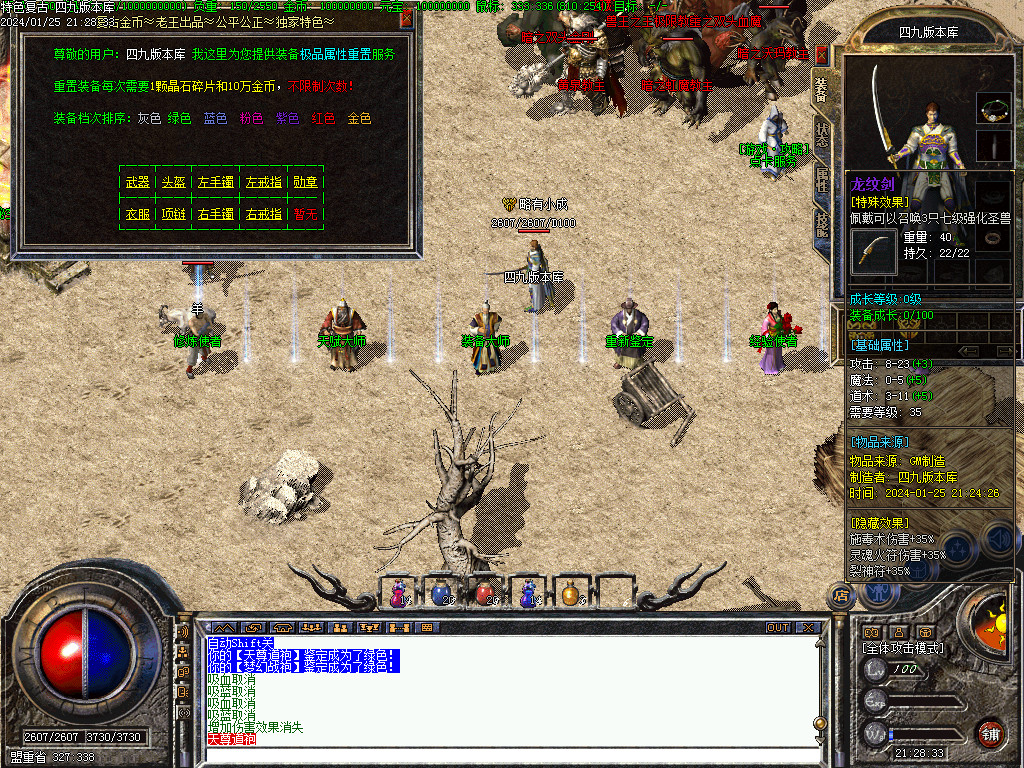This screenshot has width=1024, height=768.
Task: Use the red potion in hotbar
Action: point(484,593)
